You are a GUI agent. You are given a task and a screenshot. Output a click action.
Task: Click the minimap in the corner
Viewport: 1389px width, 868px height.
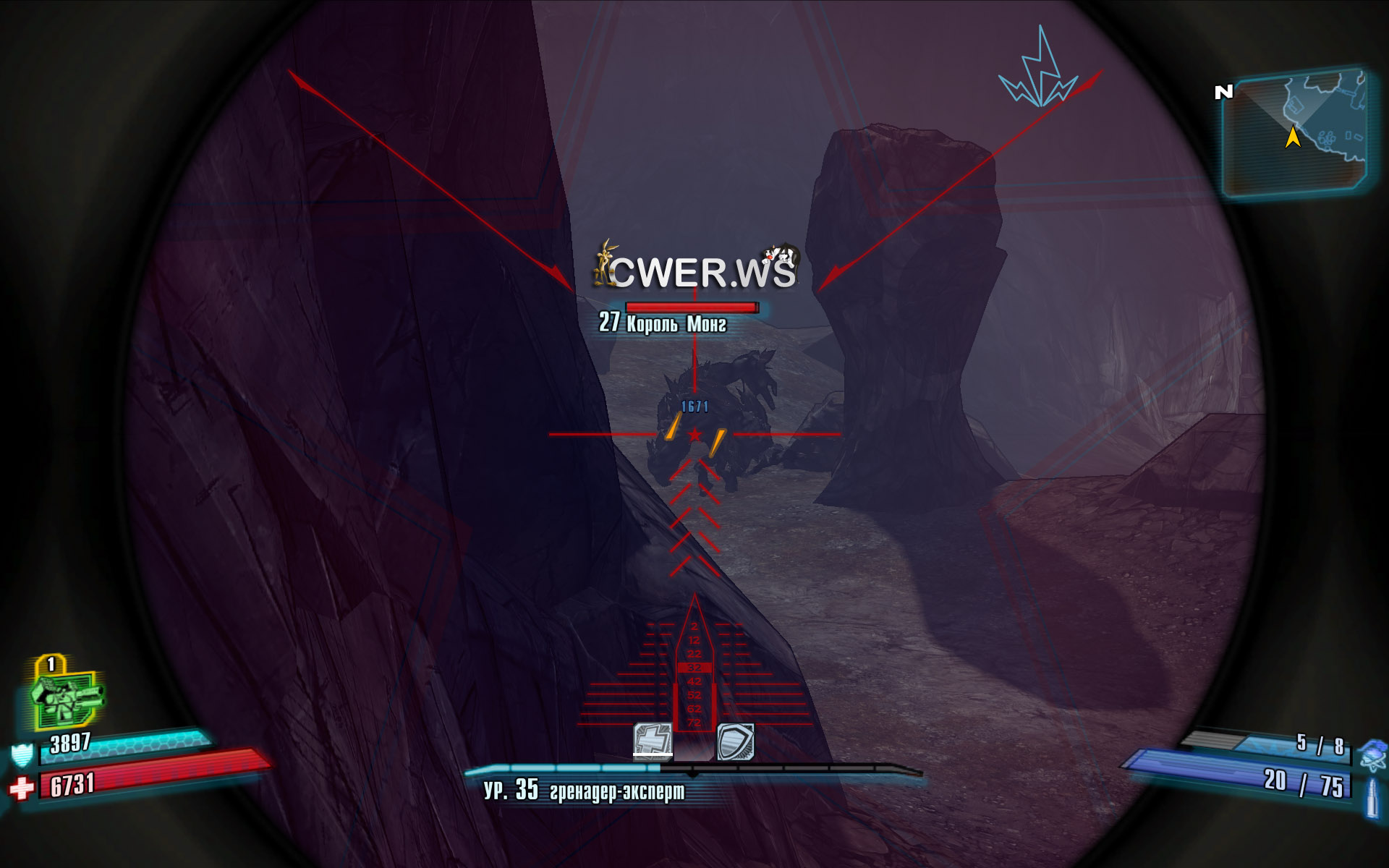(x=1294, y=132)
